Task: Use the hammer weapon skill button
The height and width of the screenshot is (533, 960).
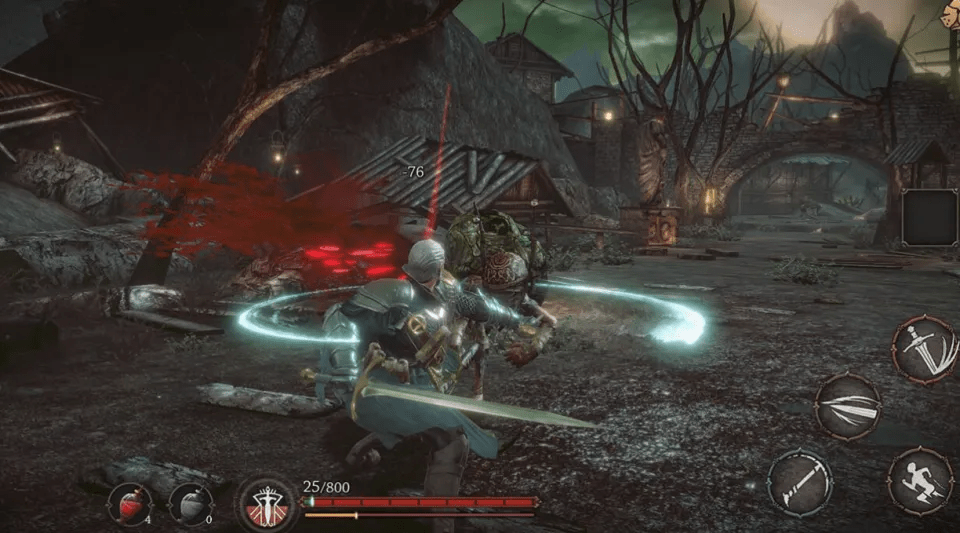Action: coord(800,483)
